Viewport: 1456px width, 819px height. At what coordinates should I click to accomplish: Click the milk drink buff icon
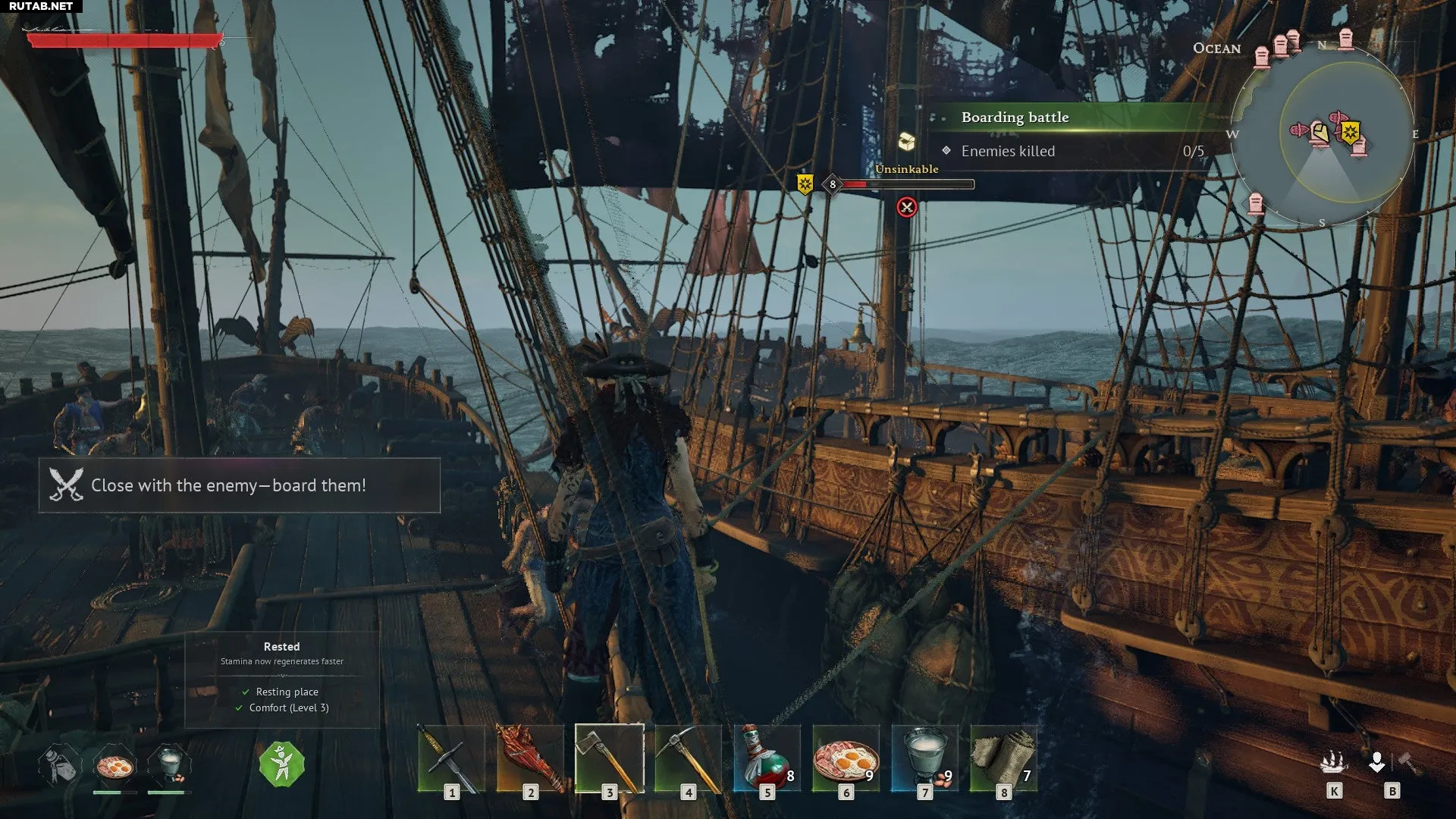168,764
